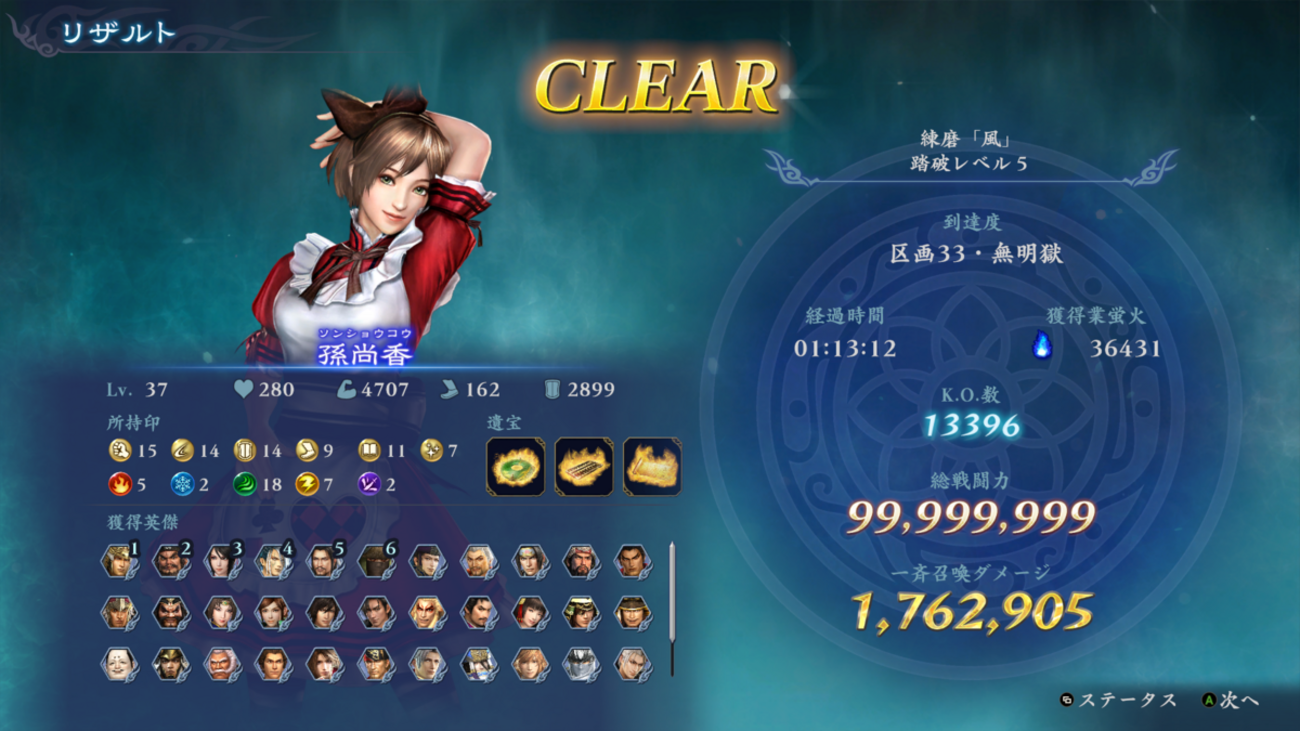This screenshot has width=1300, height=731.
Task: Select the flaming abacus relic
Action: [584, 467]
